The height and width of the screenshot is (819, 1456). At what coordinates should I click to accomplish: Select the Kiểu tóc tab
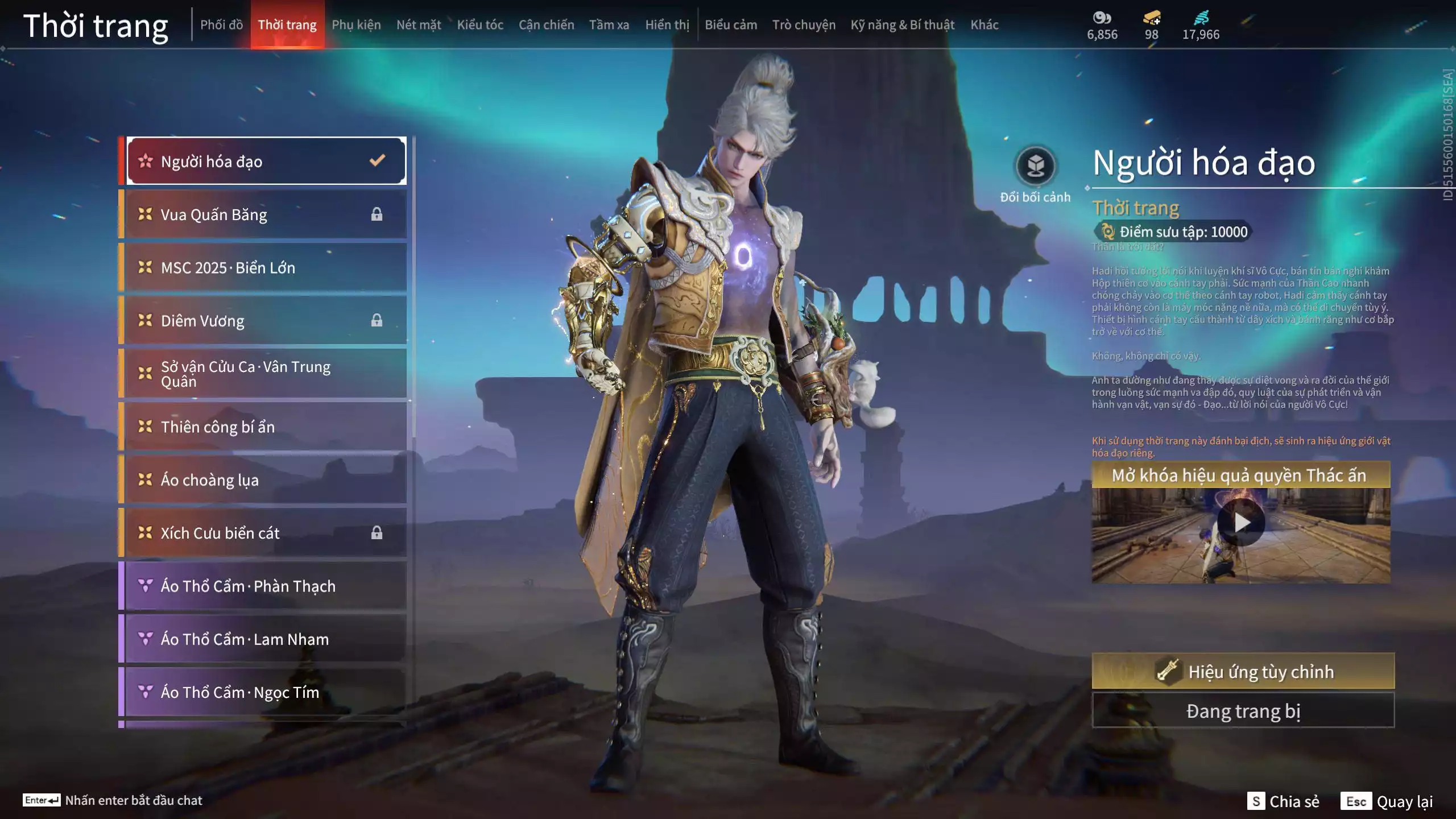pyautogui.click(x=480, y=24)
